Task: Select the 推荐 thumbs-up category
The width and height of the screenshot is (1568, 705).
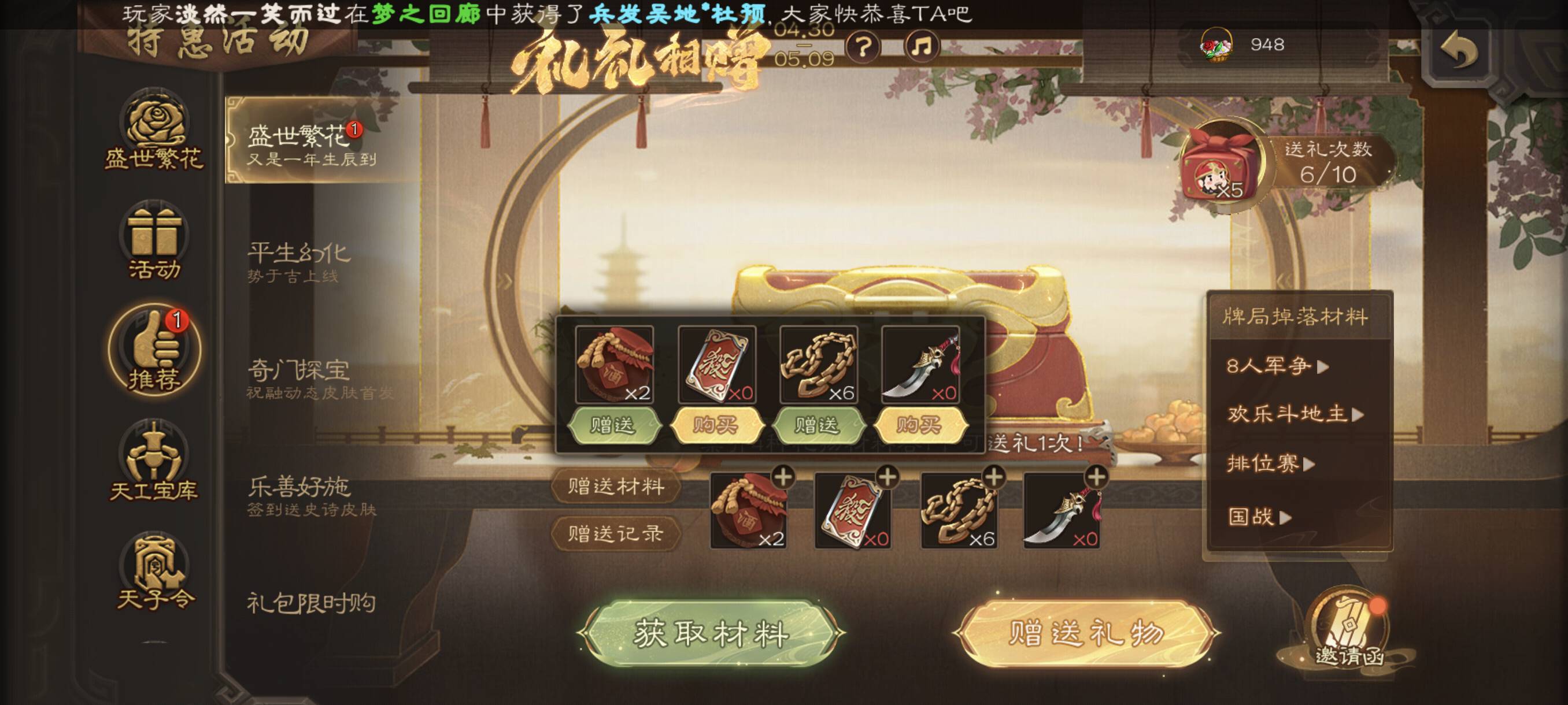Action: [154, 350]
